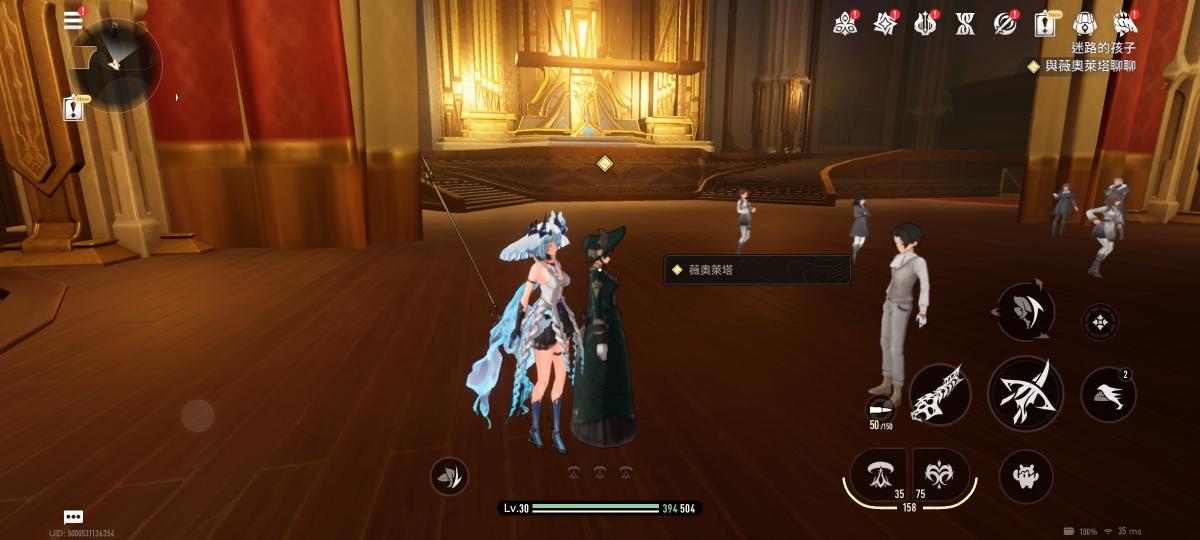Viewport: 1200px width, 540px height.
Task: Open the four-point star menu icon
Action: pyautogui.click(x=885, y=23)
